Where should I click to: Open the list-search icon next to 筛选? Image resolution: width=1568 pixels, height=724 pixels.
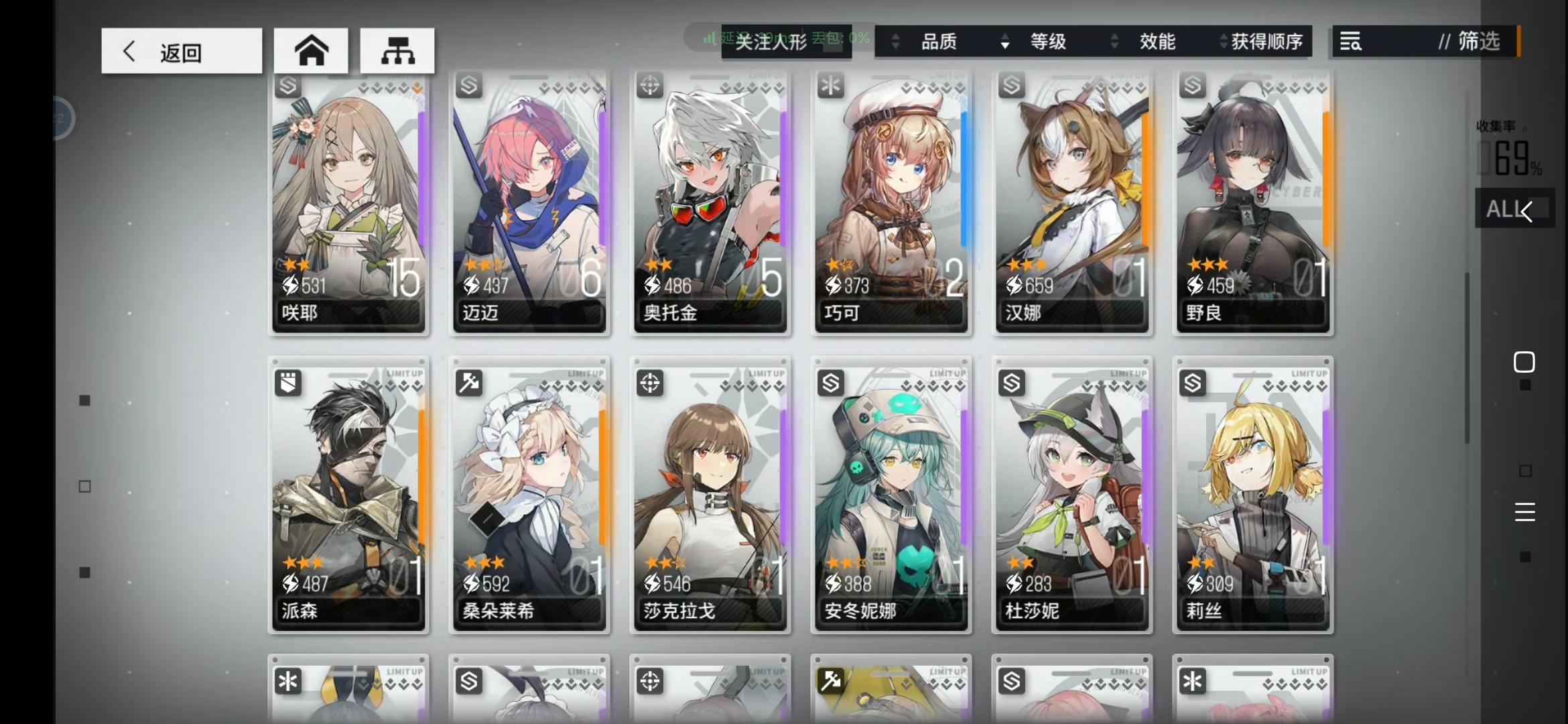coord(1352,42)
